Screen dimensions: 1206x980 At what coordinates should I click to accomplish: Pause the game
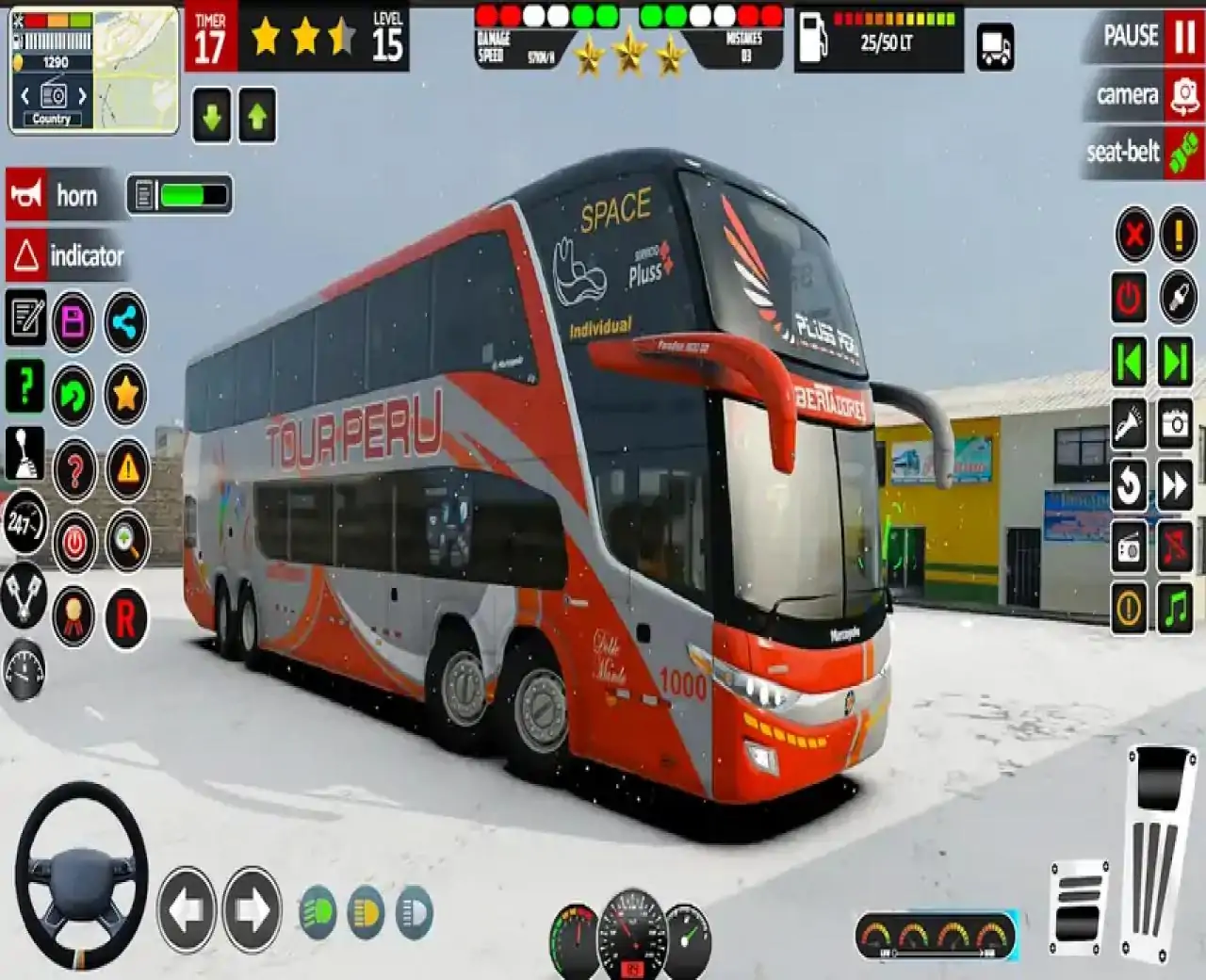(x=1183, y=38)
